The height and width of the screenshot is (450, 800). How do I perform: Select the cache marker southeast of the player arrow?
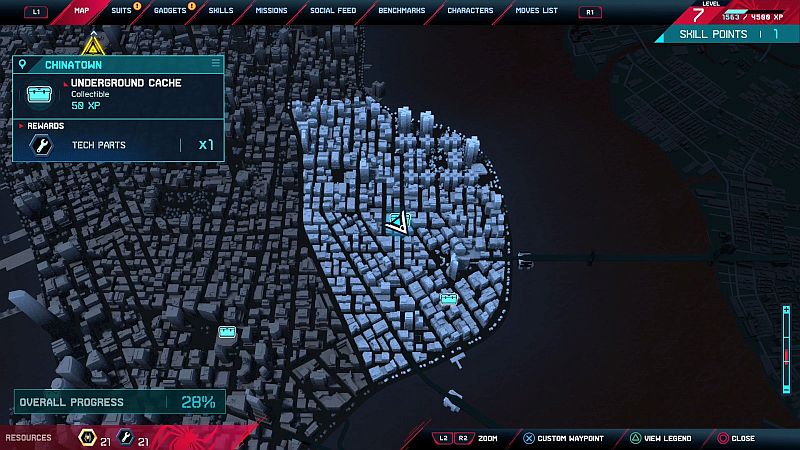click(x=449, y=297)
